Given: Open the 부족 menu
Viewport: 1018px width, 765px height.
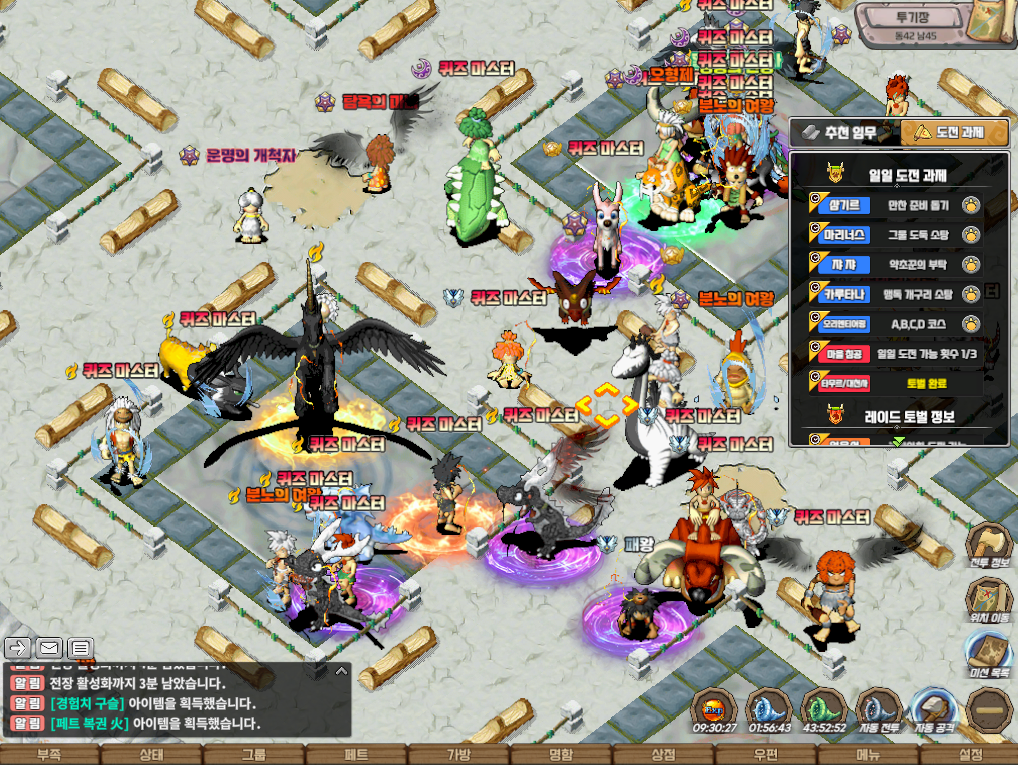Looking at the screenshot, I should click(49, 755).
